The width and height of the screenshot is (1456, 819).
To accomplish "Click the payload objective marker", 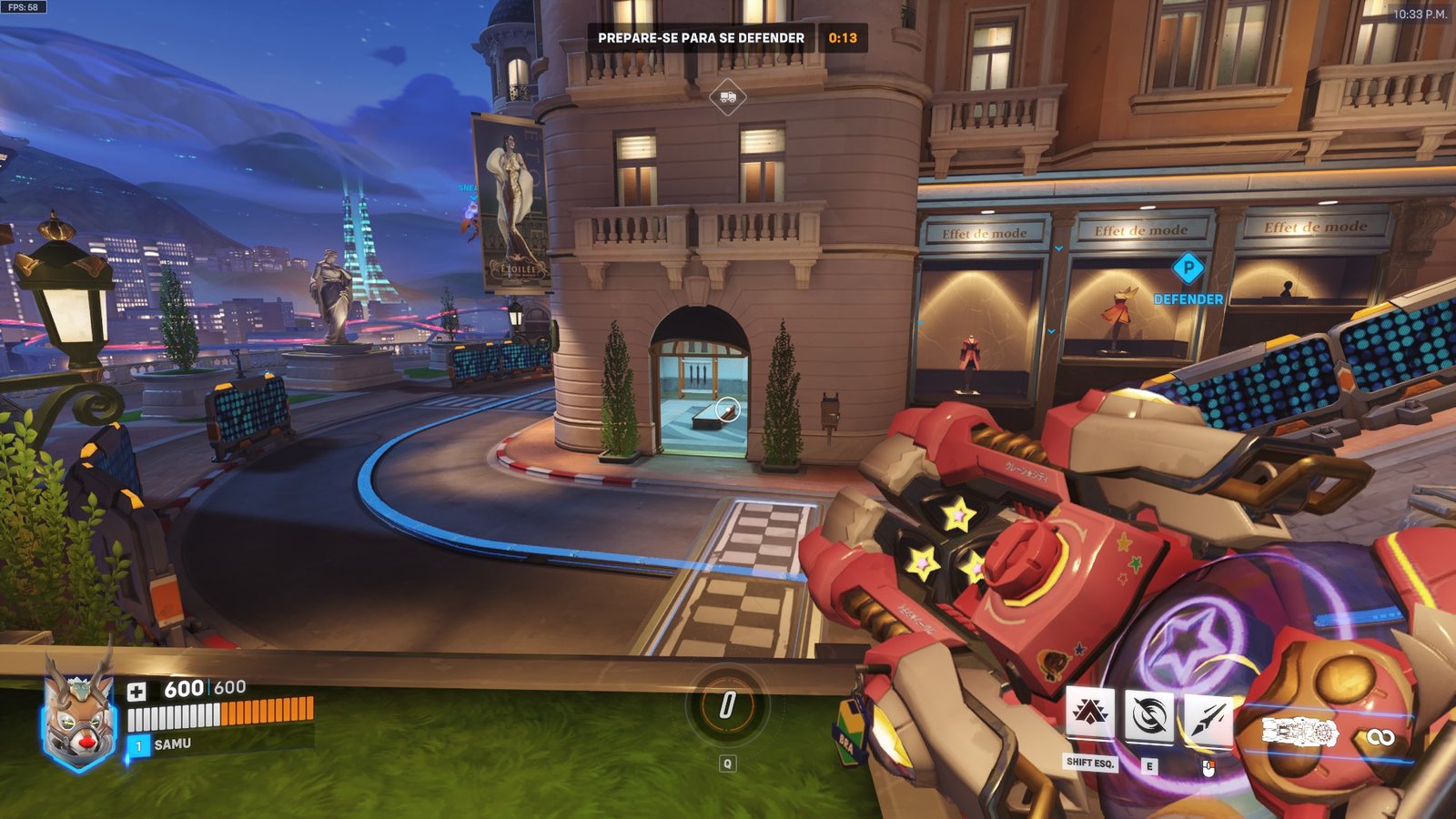I will tap(727, 96).
